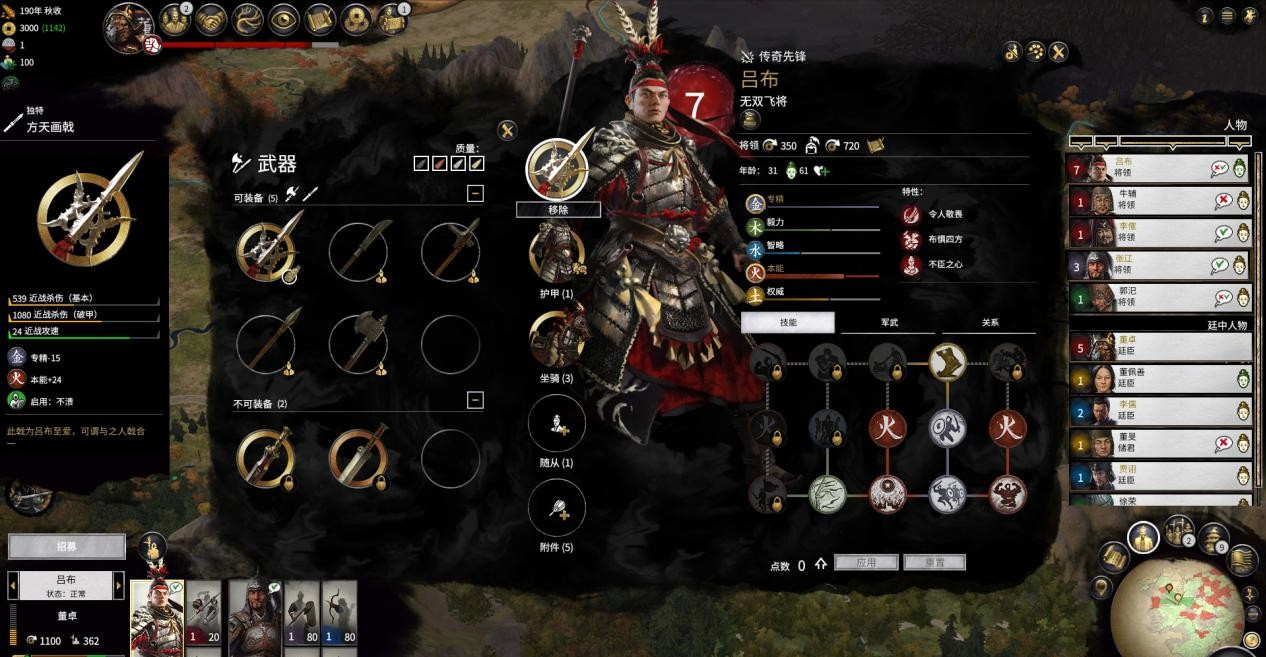Click the 移除 (remove) weapon button
This screenshot has height=657, width=1266.
[x=558, y=210]
